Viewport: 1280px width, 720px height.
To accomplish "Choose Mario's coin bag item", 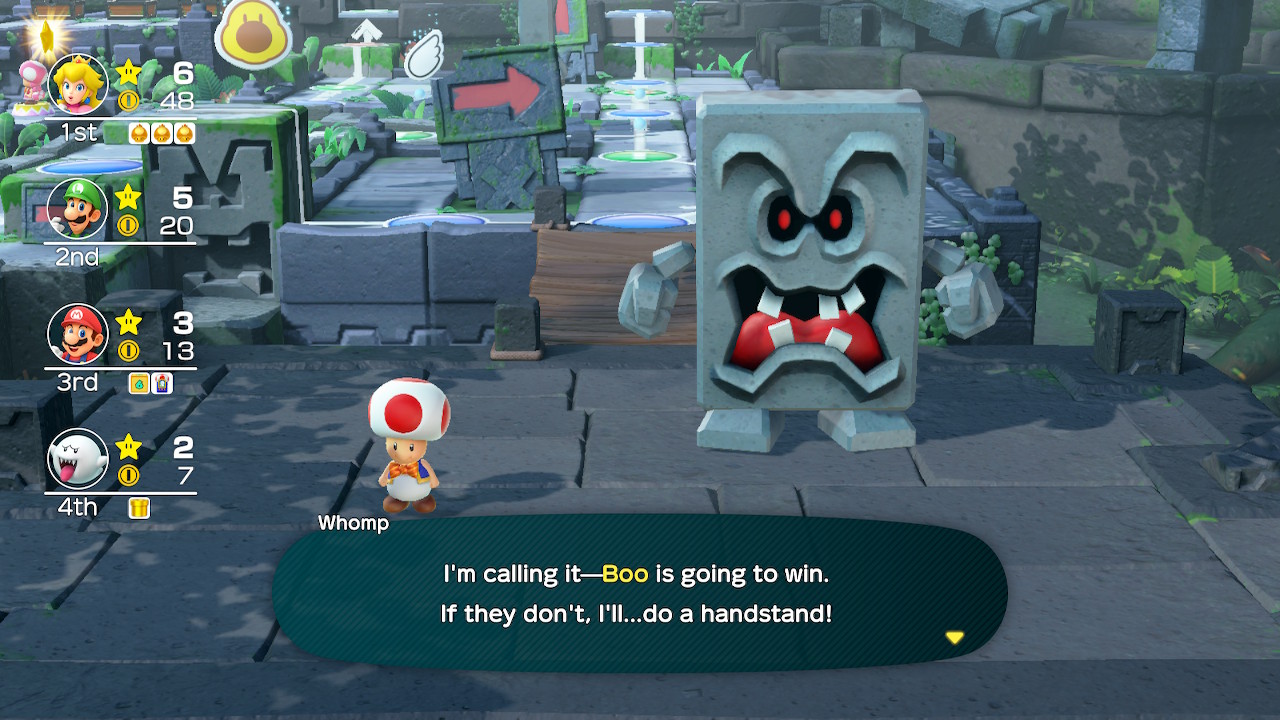I will click(x=139, y=383).
